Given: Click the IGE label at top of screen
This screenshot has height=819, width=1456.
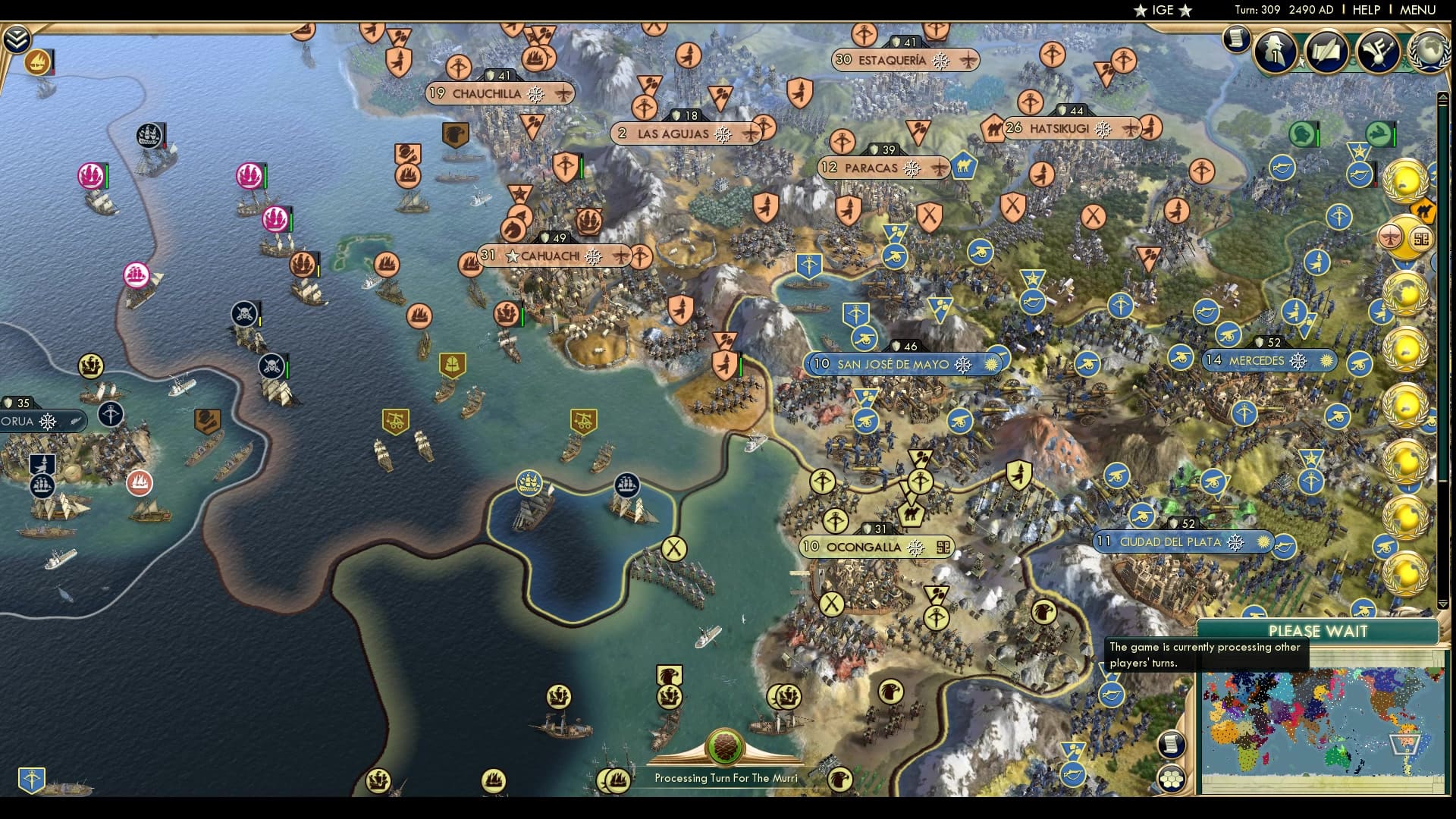Looking at the screenshot, I should pyautogui.click(x=1162, y=10).
